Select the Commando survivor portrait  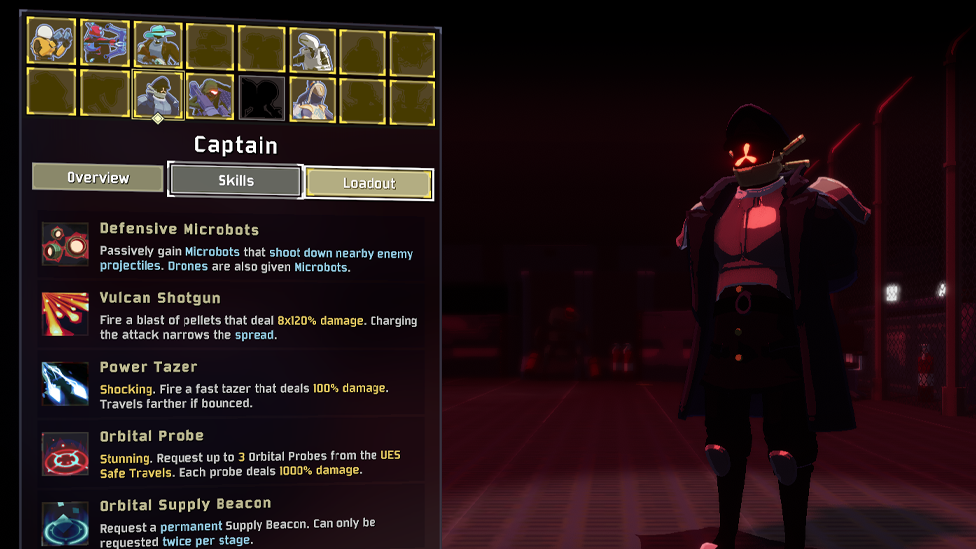[51, 41]
